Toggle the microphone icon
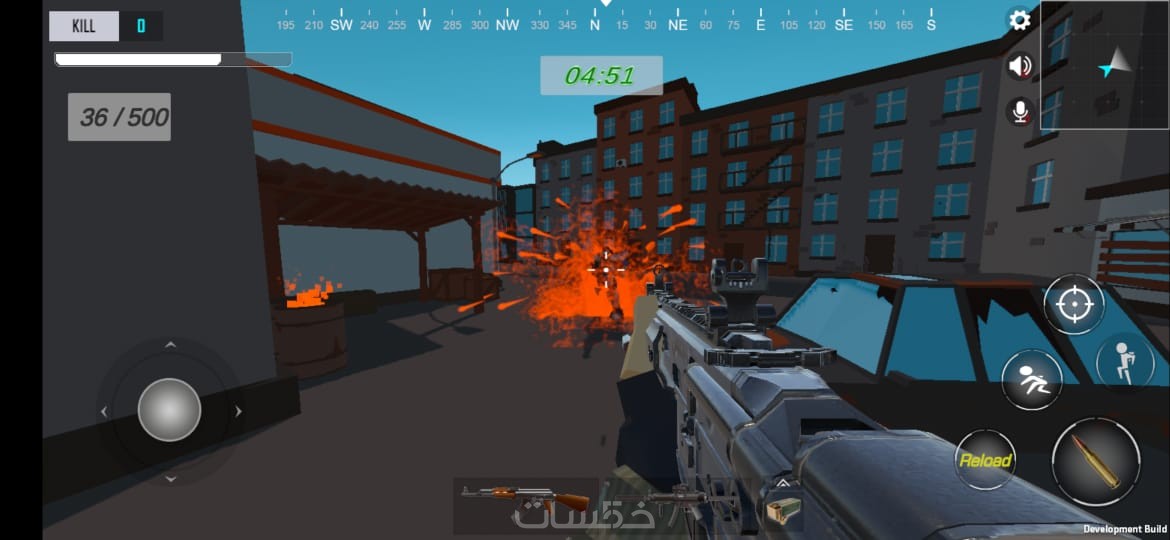 (1020, 111)
